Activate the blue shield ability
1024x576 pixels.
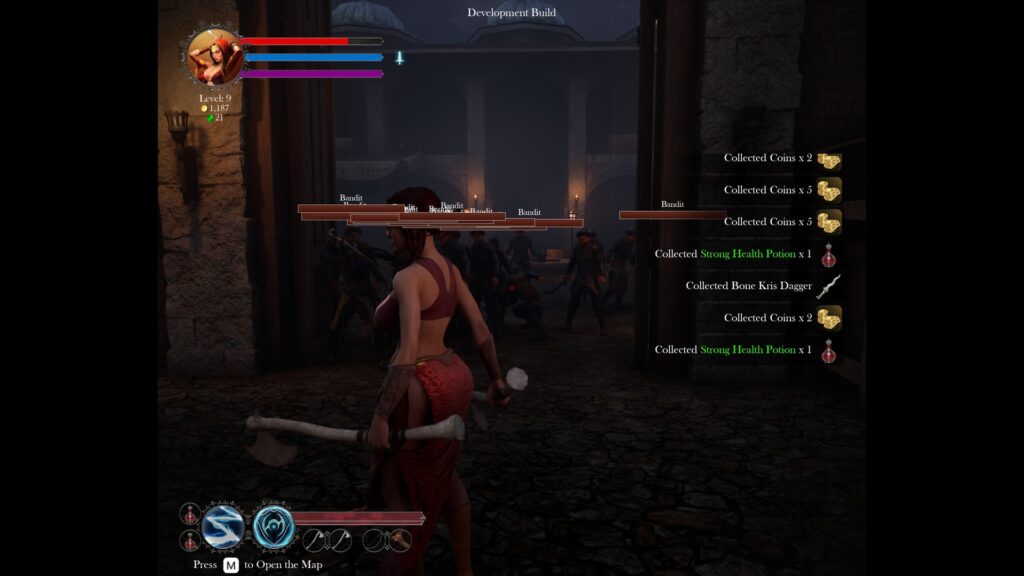click(x=273, y=527)
